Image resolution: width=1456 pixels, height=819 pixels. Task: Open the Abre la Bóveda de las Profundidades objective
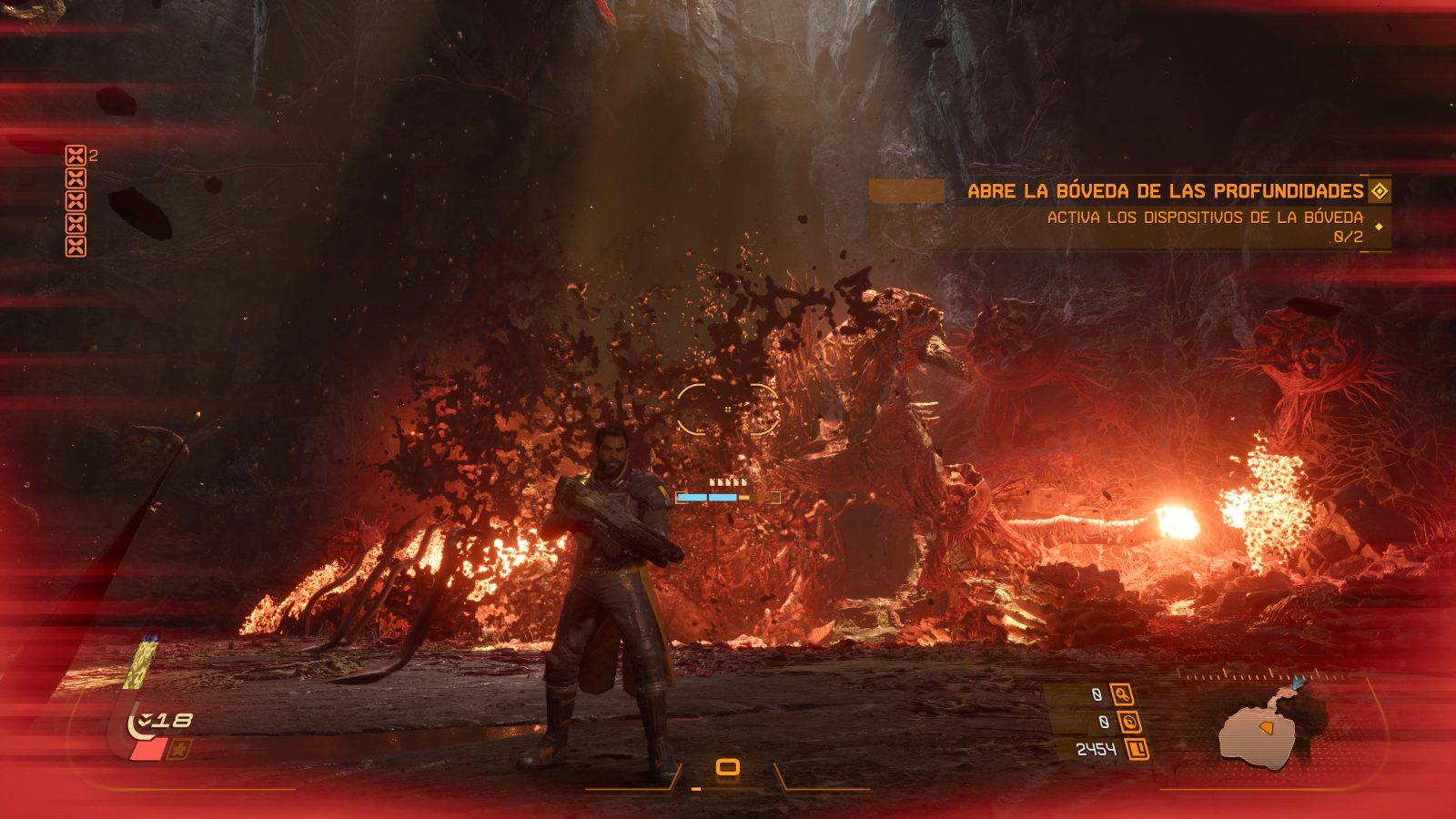coord(1165,191)
